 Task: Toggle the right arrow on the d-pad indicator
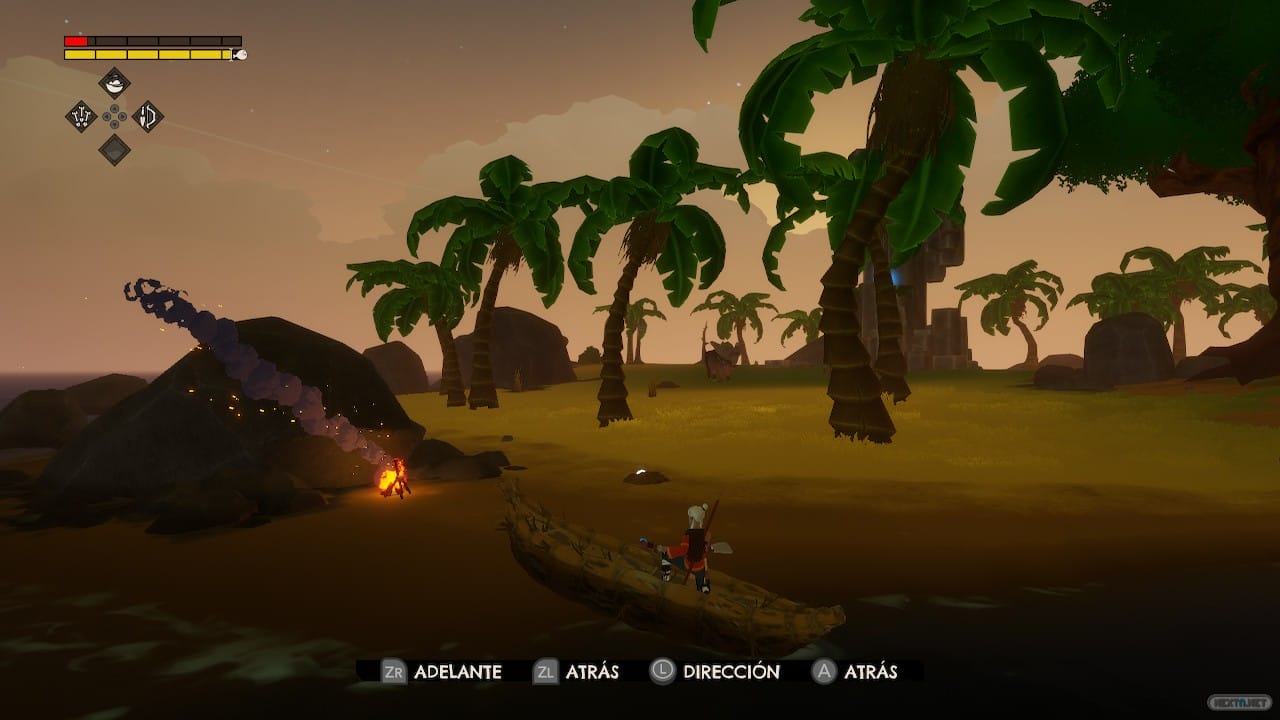pyautogui.click(x=123, y=116)
